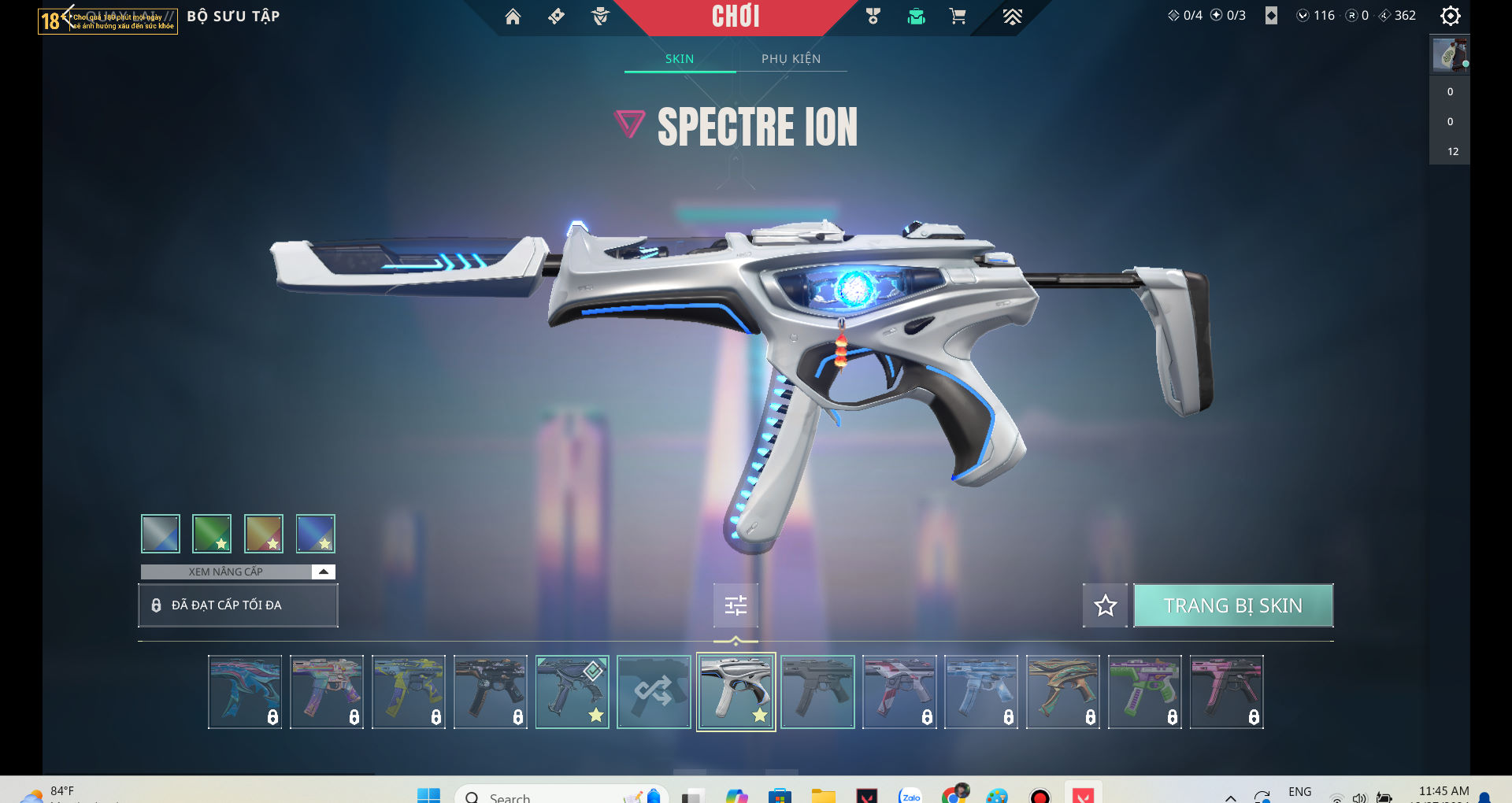The height and width of the screenshot is (803, 1512).
Task: Choose the gold-red color variant
Action: (x=264, y=534)
